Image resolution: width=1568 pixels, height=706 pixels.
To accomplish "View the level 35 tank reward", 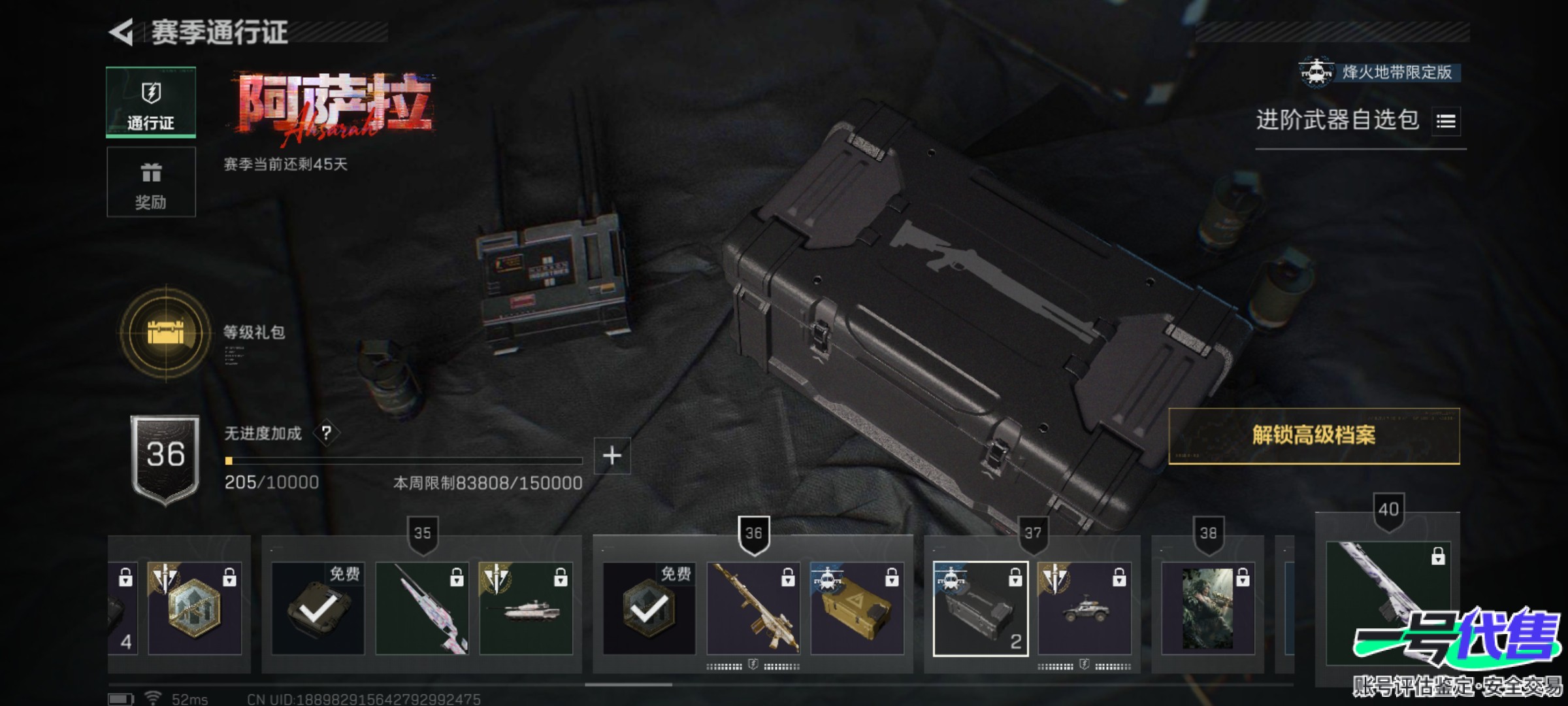I will click(x=526, y=609).
